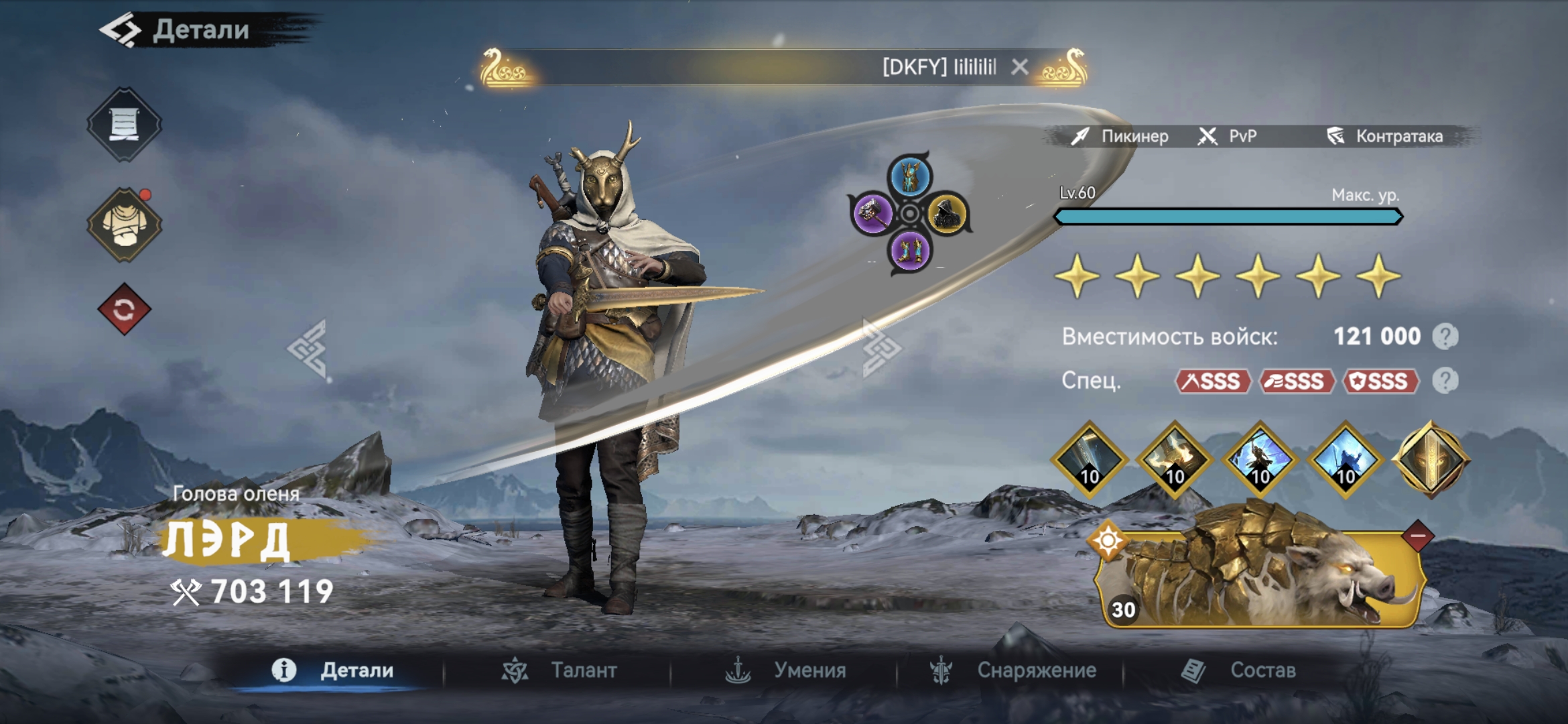The width and height of the screenshot is (1568, 724).
Task: Show help for Вместимость войск
Action: pyautogui.click(x=1445, y=337)
